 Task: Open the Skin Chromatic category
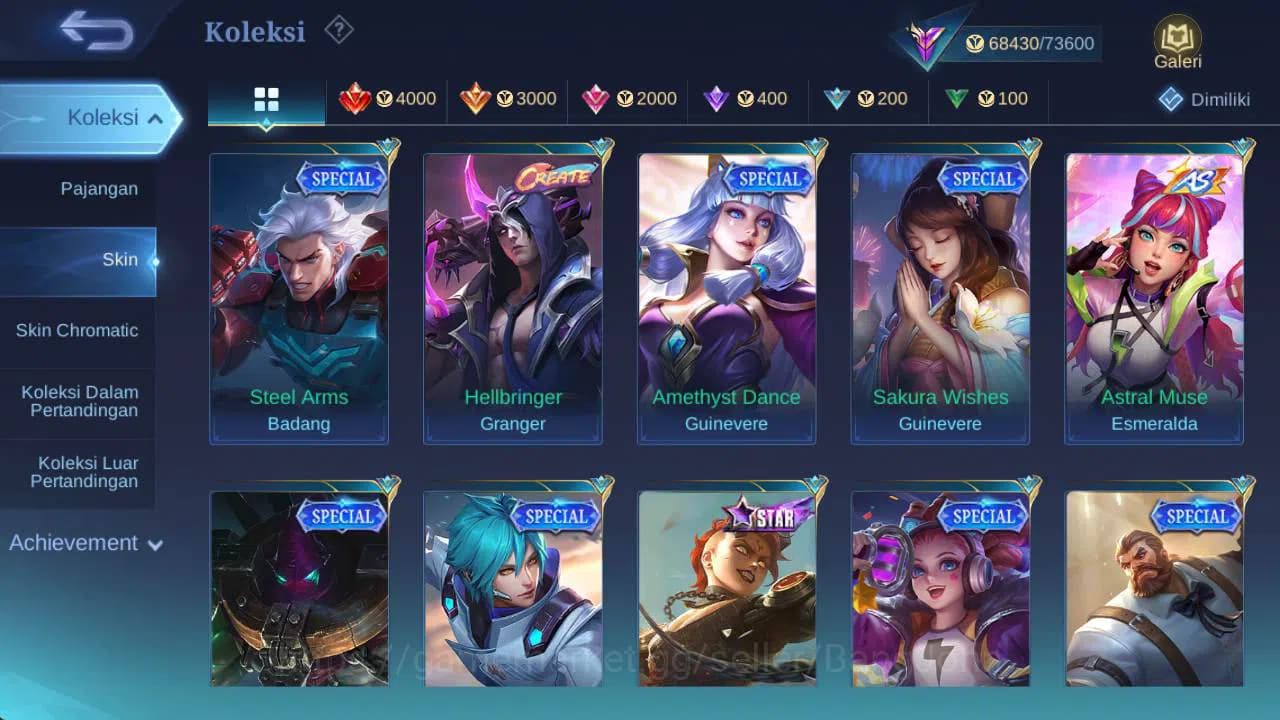(x=78, y=330)
